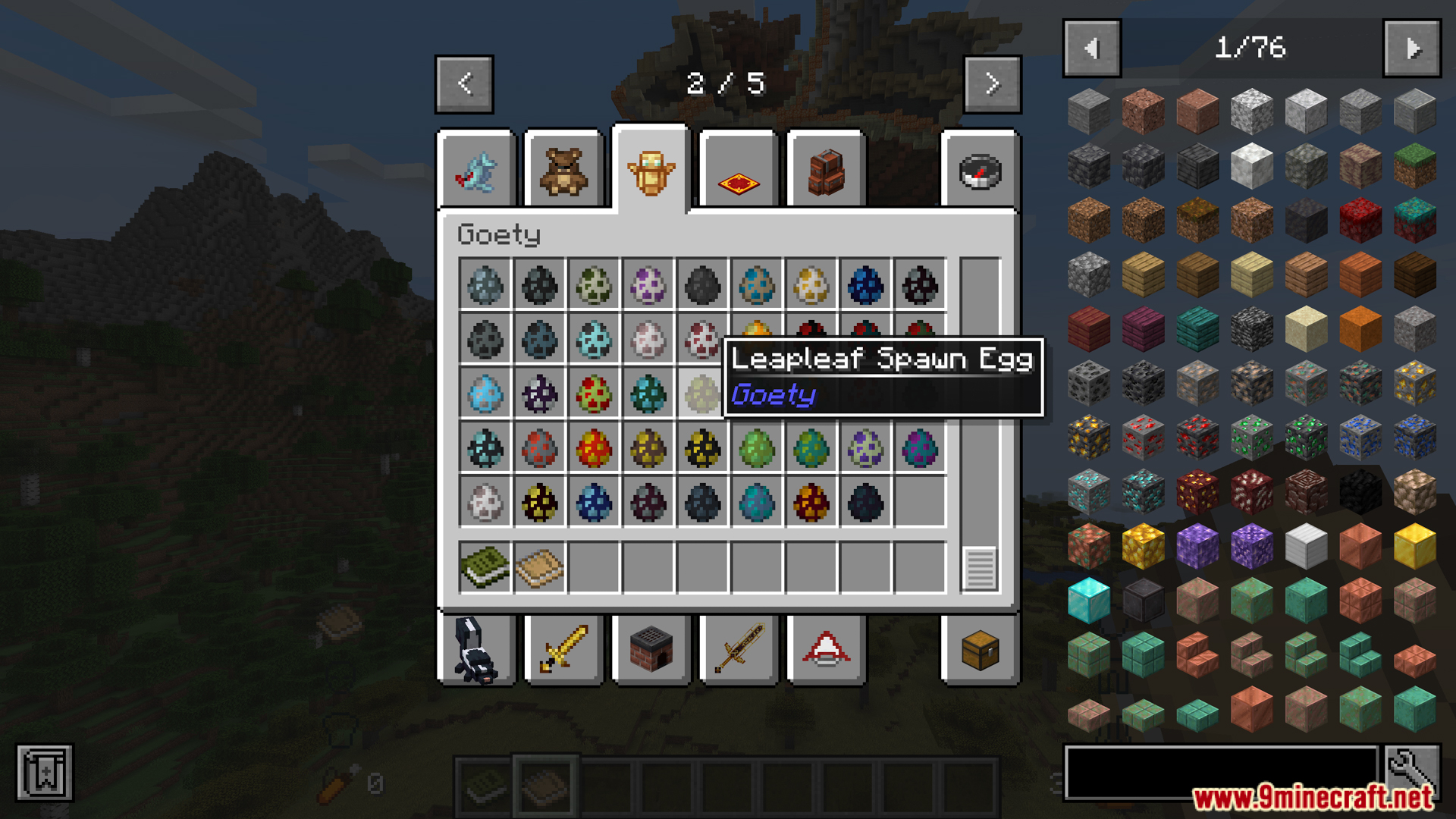The height and width of the screenshot is (819, 1456).
Task: Open the chest inventory tab
Action: (x=980, y=650)
